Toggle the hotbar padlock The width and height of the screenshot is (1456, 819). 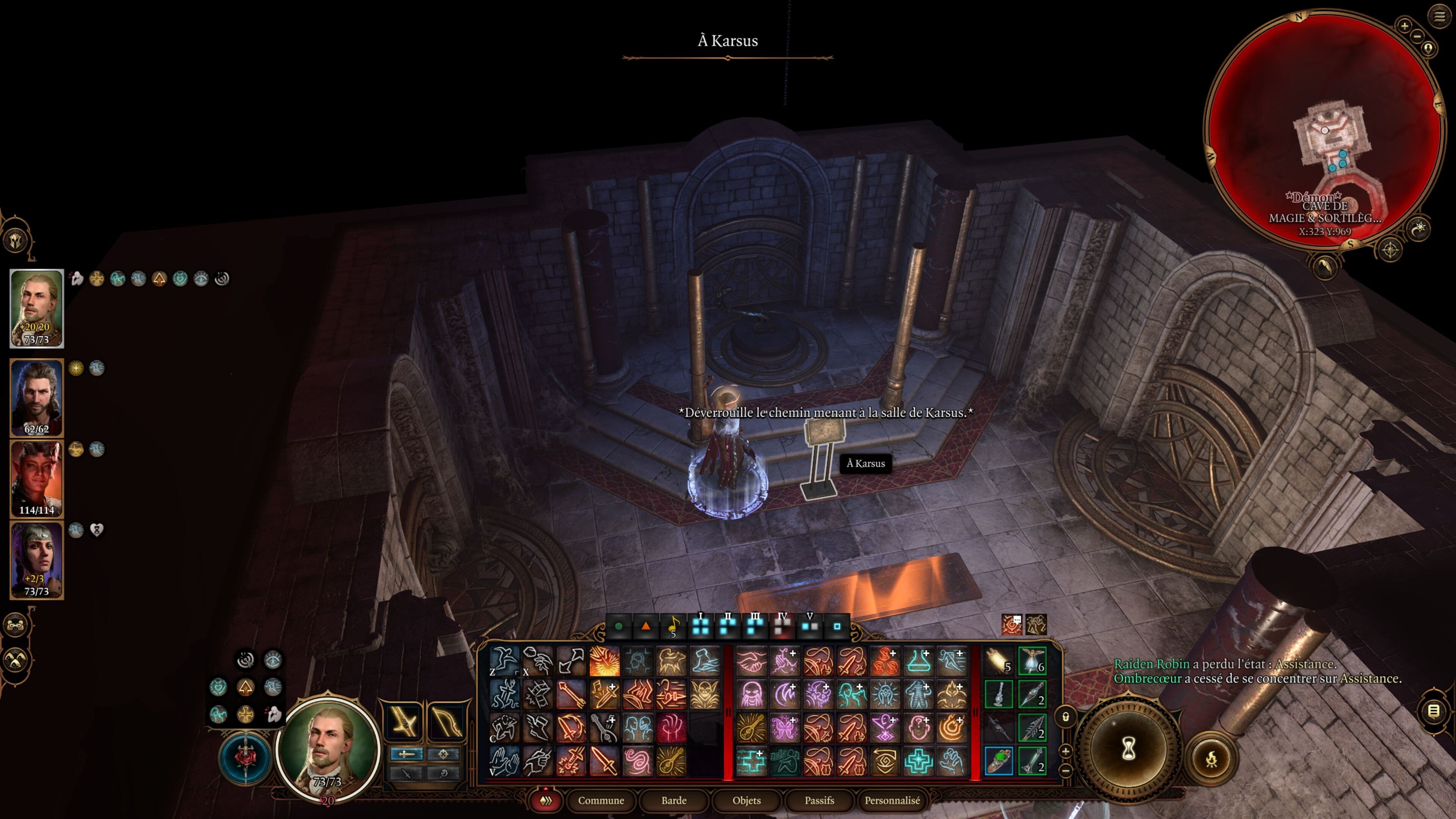pos(1065,717)
